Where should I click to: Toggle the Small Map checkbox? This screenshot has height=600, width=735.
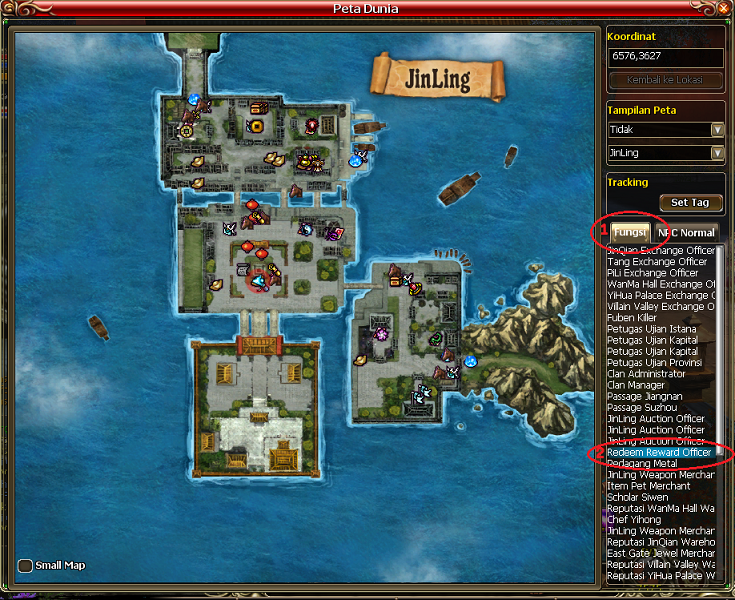[25, 566]
